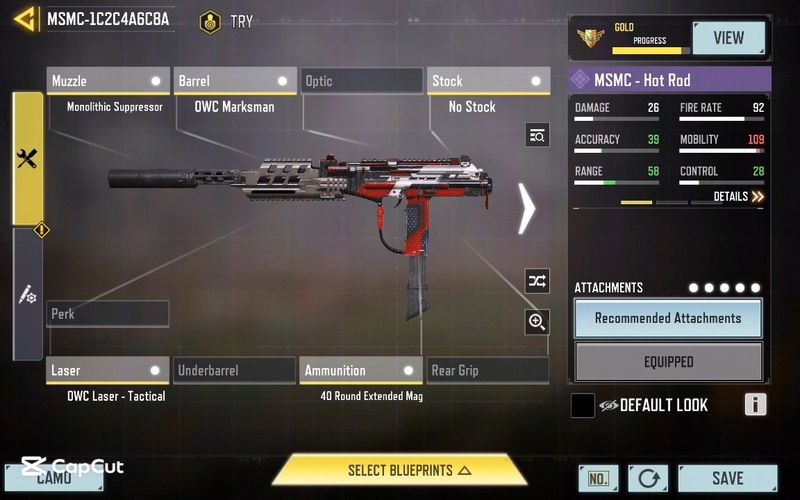Open the empty Rear Grip slot
Screen dimensions: 800x500
click(x=488, y=371)
